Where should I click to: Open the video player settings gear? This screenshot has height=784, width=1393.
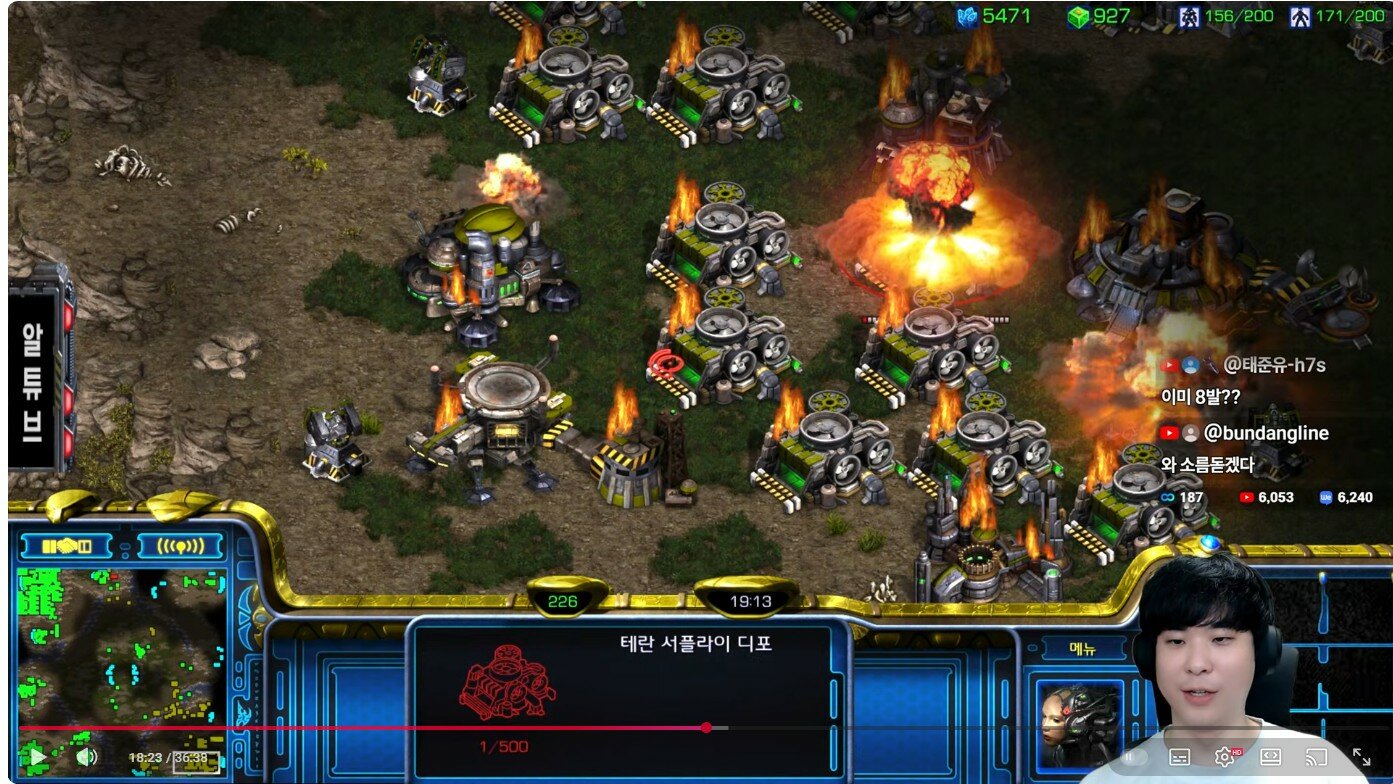1224,757
